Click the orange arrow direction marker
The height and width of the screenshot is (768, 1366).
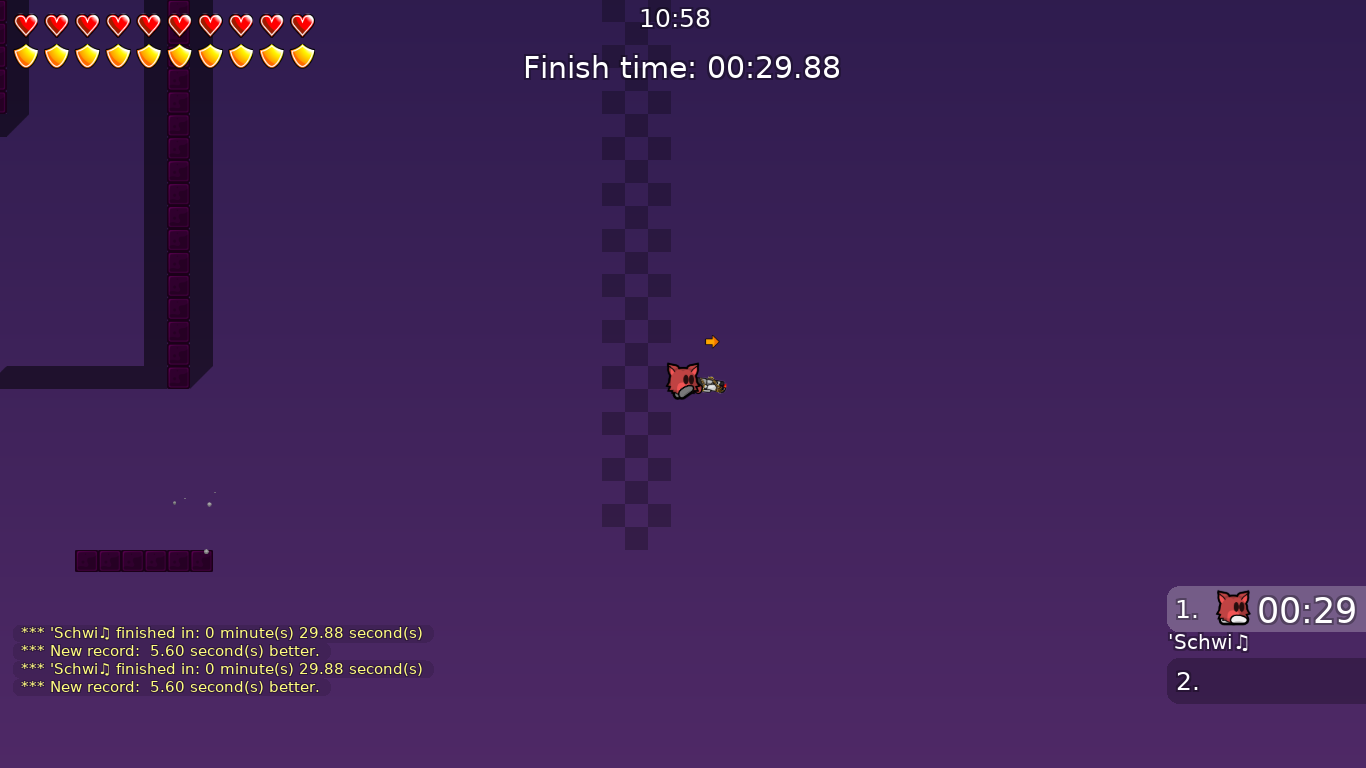pos(712,341)
